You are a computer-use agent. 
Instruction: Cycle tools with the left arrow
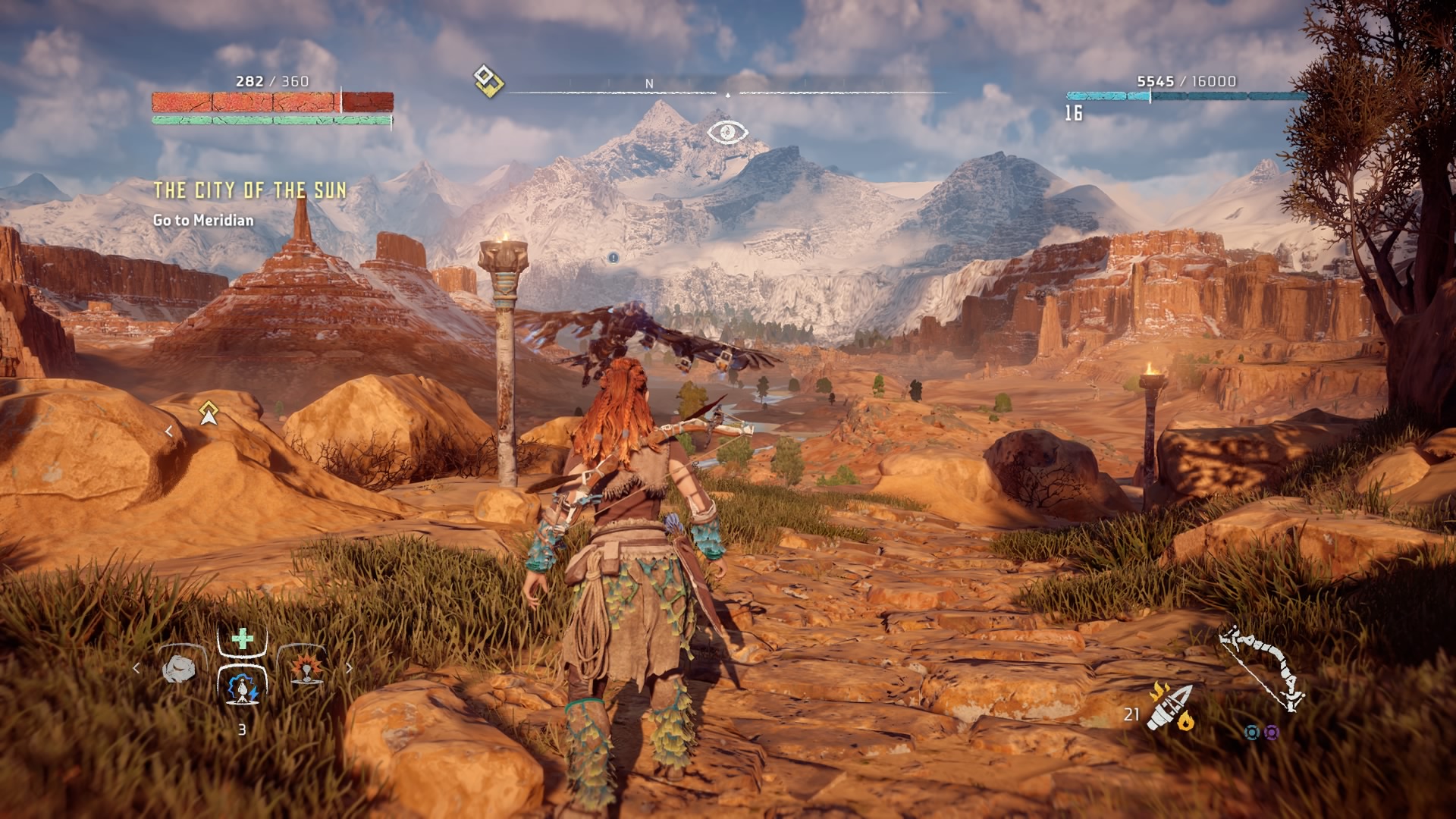(x=136, y=668)
